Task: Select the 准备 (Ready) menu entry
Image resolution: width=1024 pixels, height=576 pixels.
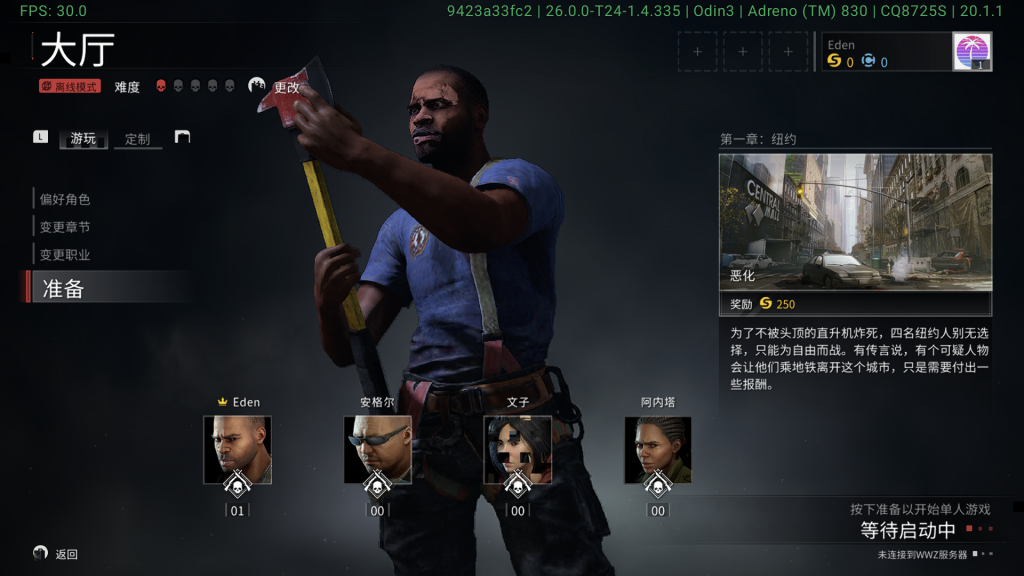Action: click(x=63, y=289)
